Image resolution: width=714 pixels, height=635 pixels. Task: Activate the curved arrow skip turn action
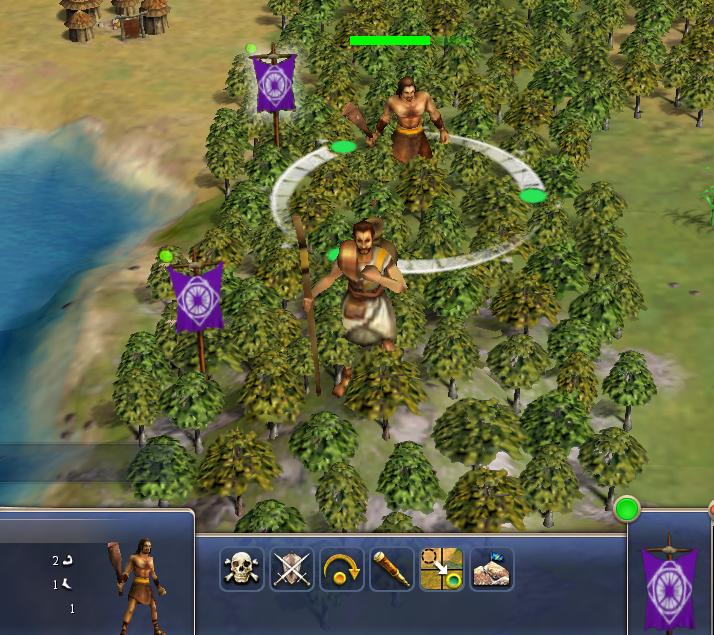click(x=342, y=569)
